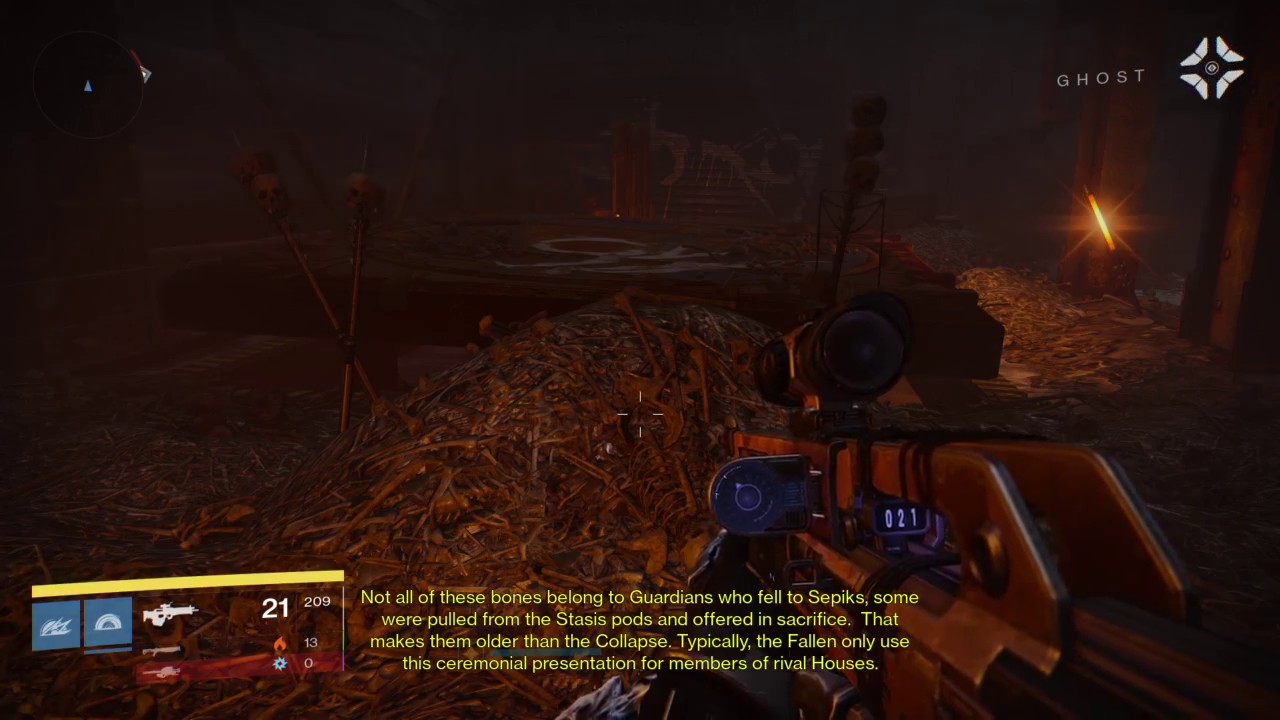Screen dimensions: 1280x720
Task: Select the primary rifle weapon icon
Action: pyautogui.click(x=169, y=613)
